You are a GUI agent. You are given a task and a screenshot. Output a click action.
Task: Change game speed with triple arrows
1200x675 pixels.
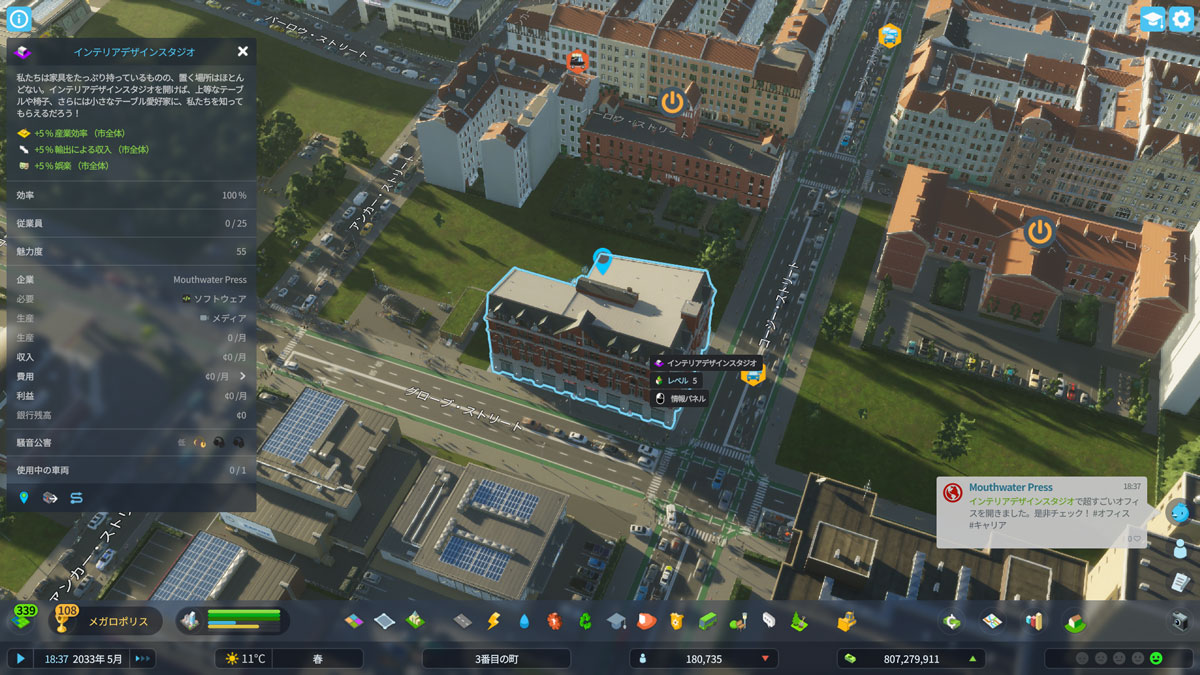[x=142, y=658]
